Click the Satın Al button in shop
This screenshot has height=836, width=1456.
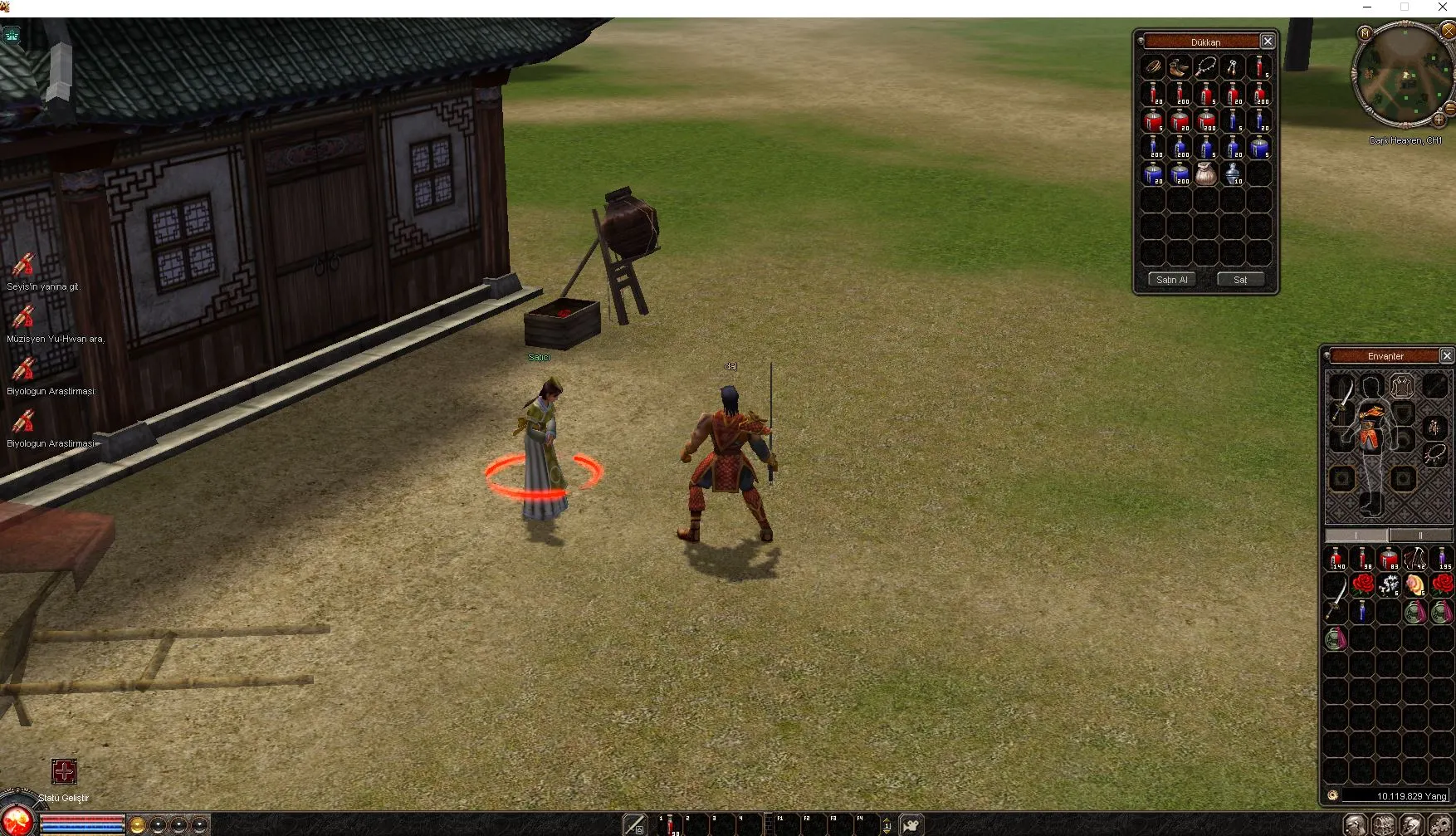coord(1171,280)
